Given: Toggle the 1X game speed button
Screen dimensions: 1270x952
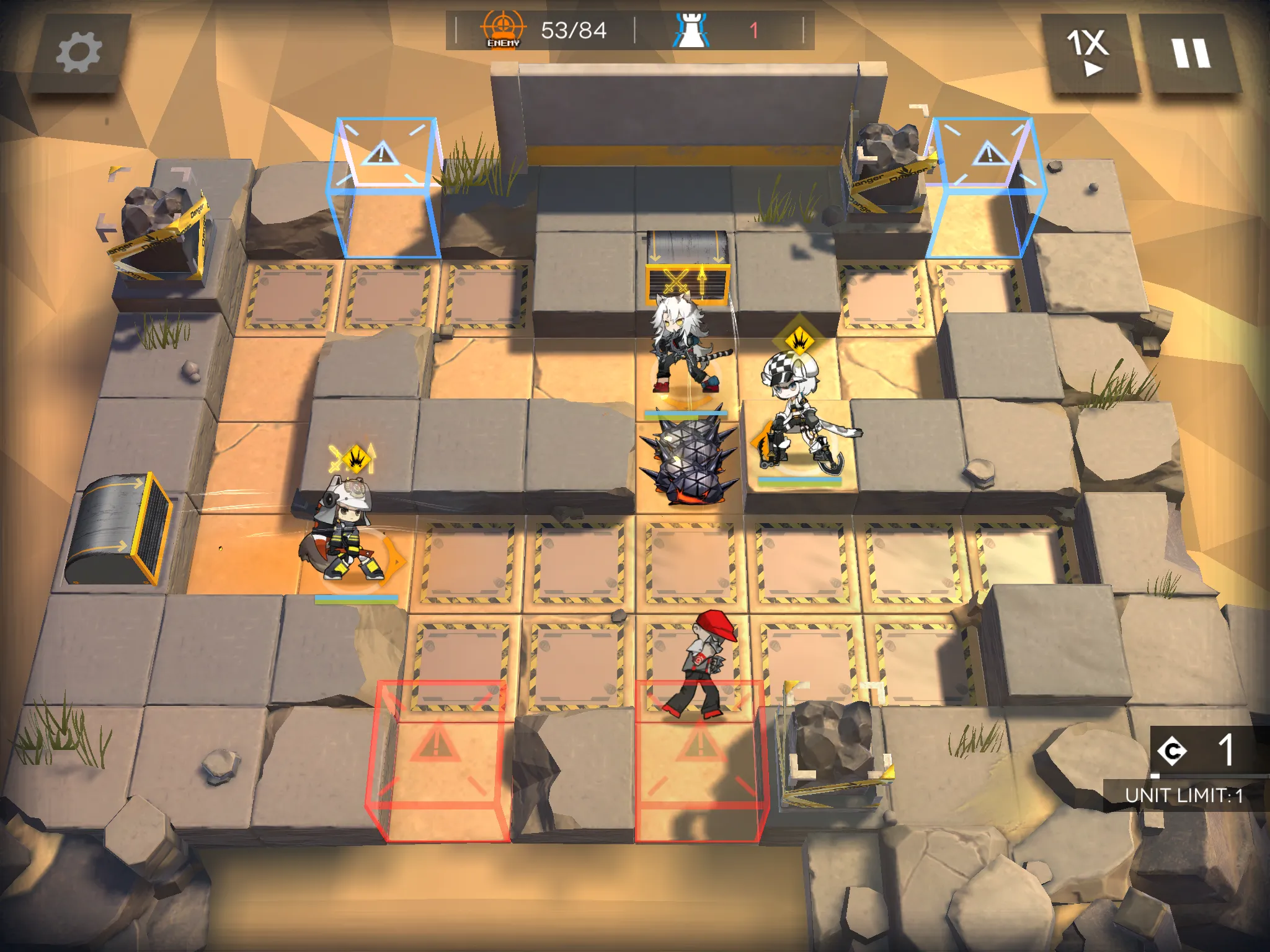Looking at the screenshot, I should tap(1088, 53).
